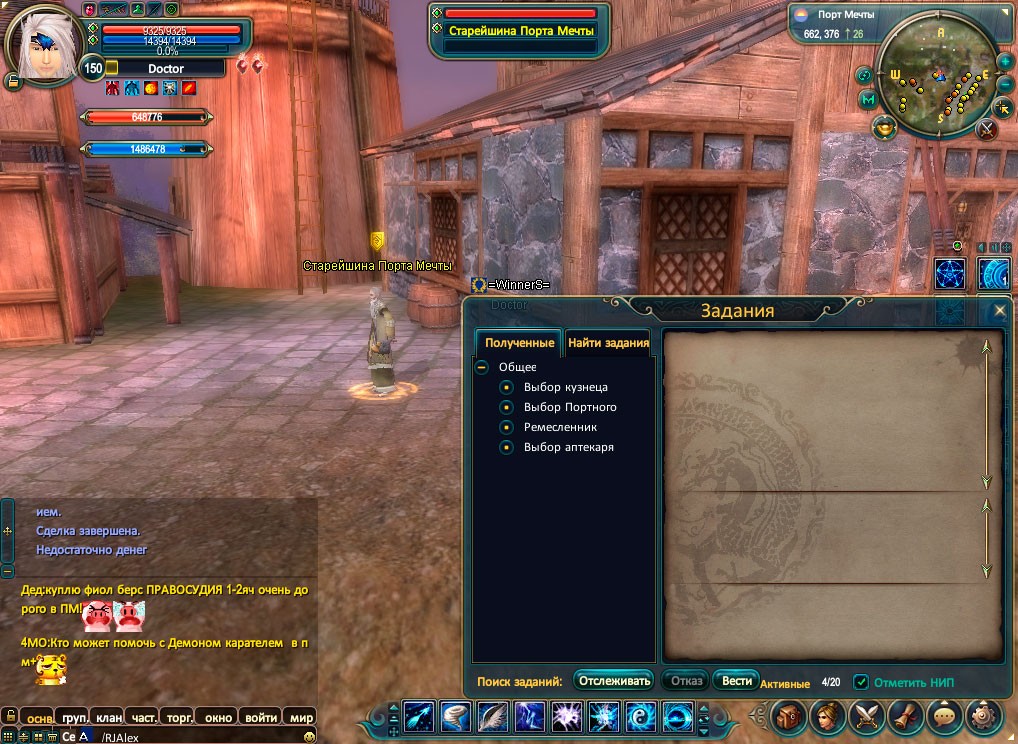The image size is (1018, 744).
Task: Toggle the Отметить НИП checkbox
Action: [861, 682]
